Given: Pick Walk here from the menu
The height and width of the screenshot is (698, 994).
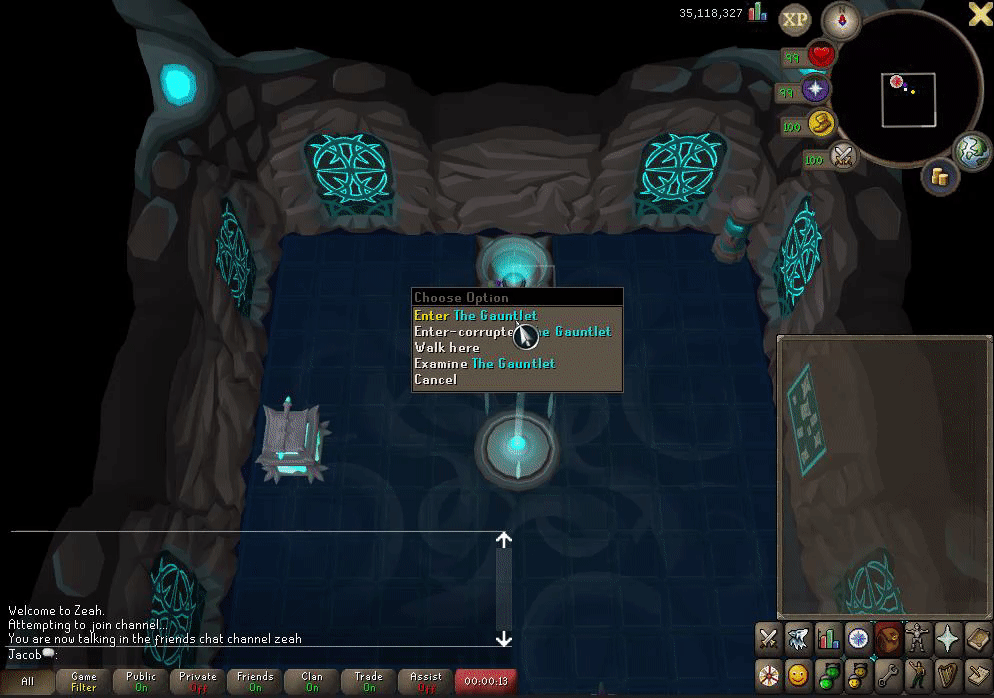Looking at the screenshot, I should click(447, 348).
